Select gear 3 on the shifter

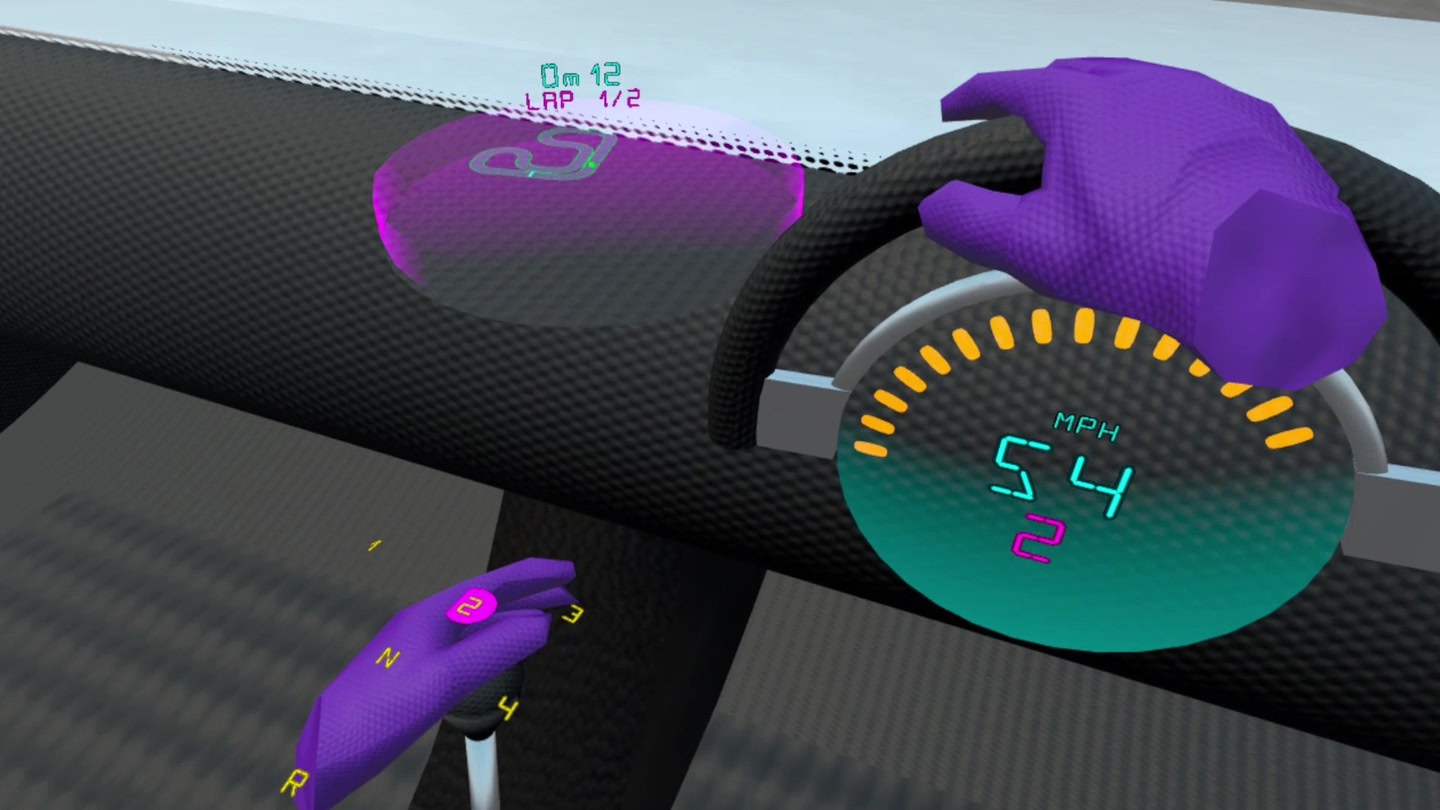(x=573, y=613)
